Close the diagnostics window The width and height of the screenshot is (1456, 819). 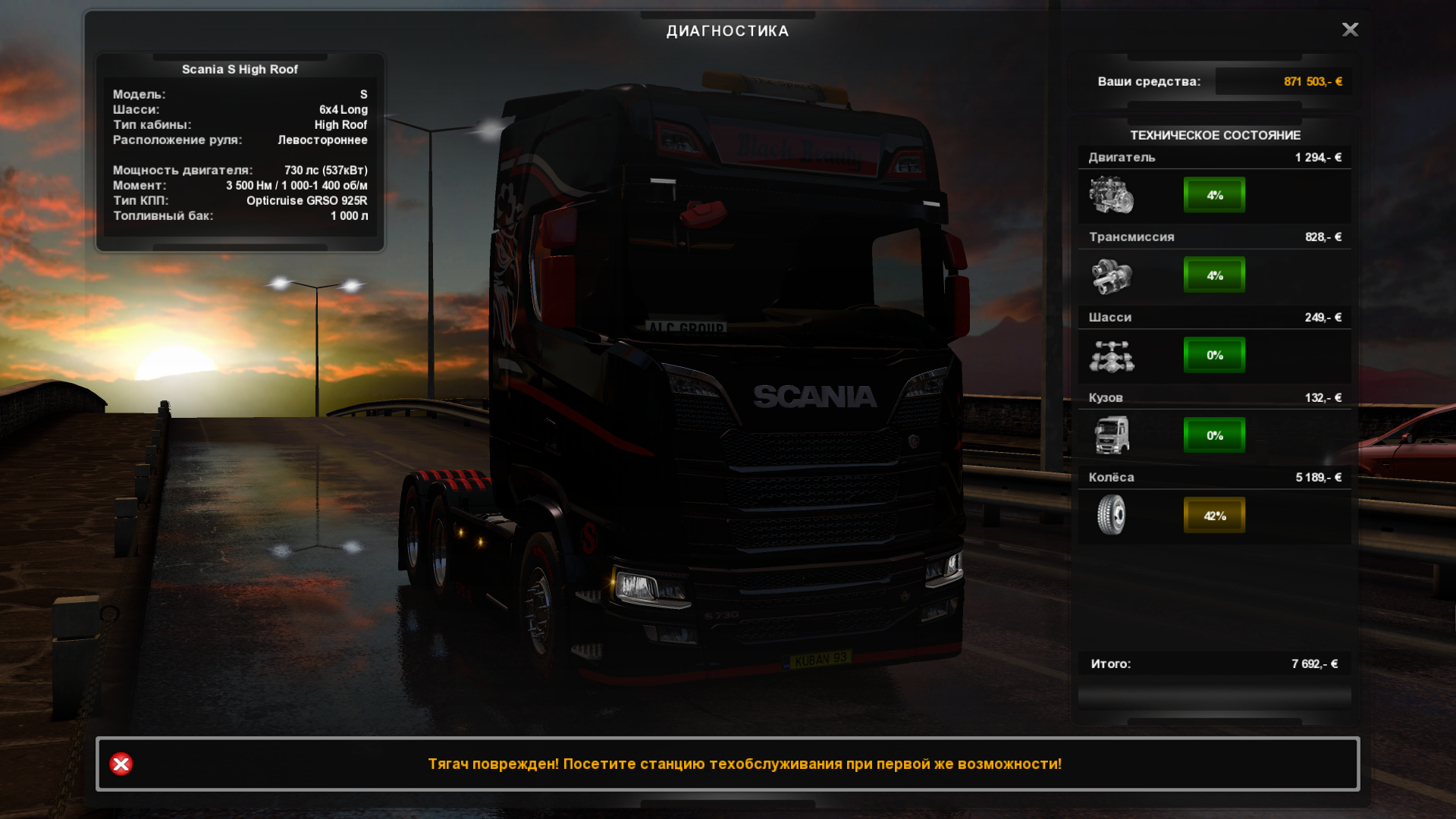(x=1350, y=30)
